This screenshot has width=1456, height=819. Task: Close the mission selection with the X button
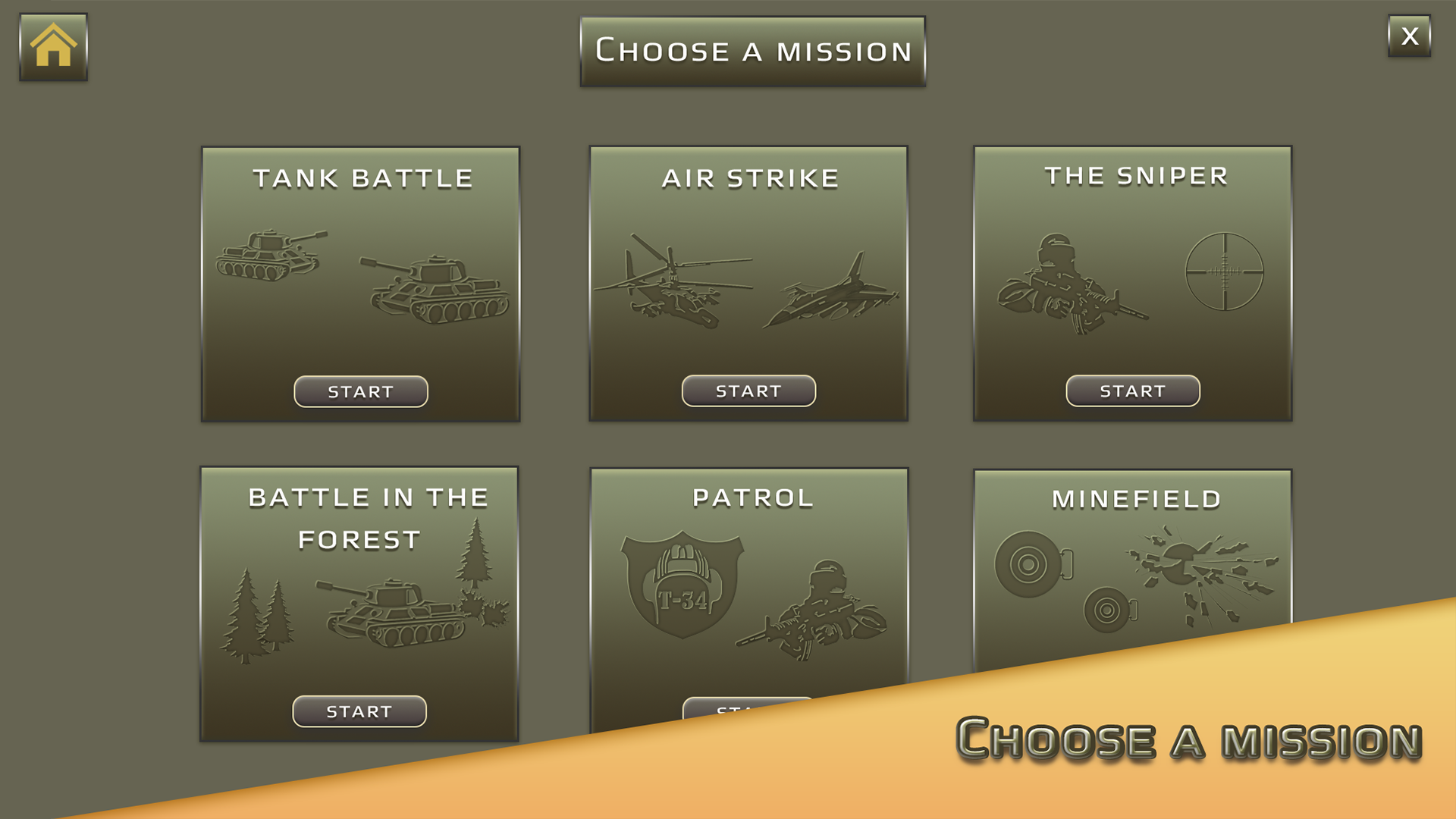coord(1409,35)
